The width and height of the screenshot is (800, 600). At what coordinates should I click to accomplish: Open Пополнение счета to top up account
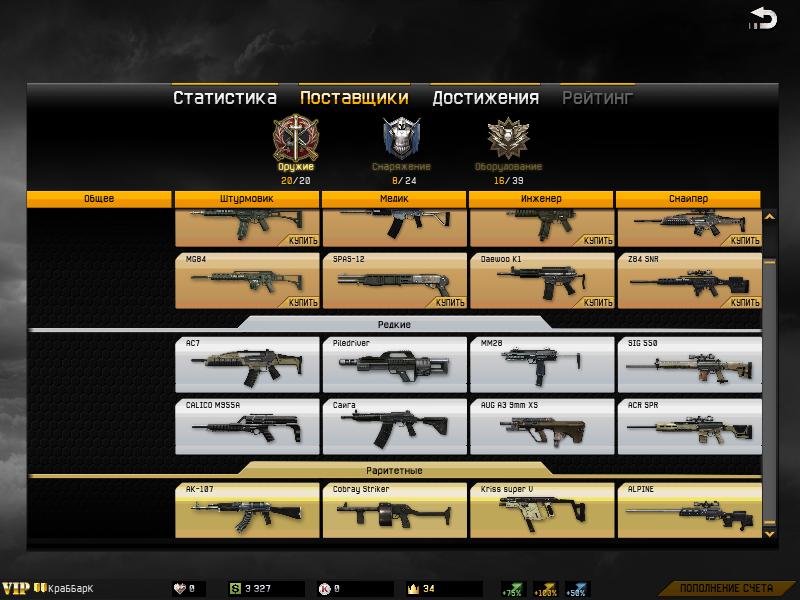point(730,588)
